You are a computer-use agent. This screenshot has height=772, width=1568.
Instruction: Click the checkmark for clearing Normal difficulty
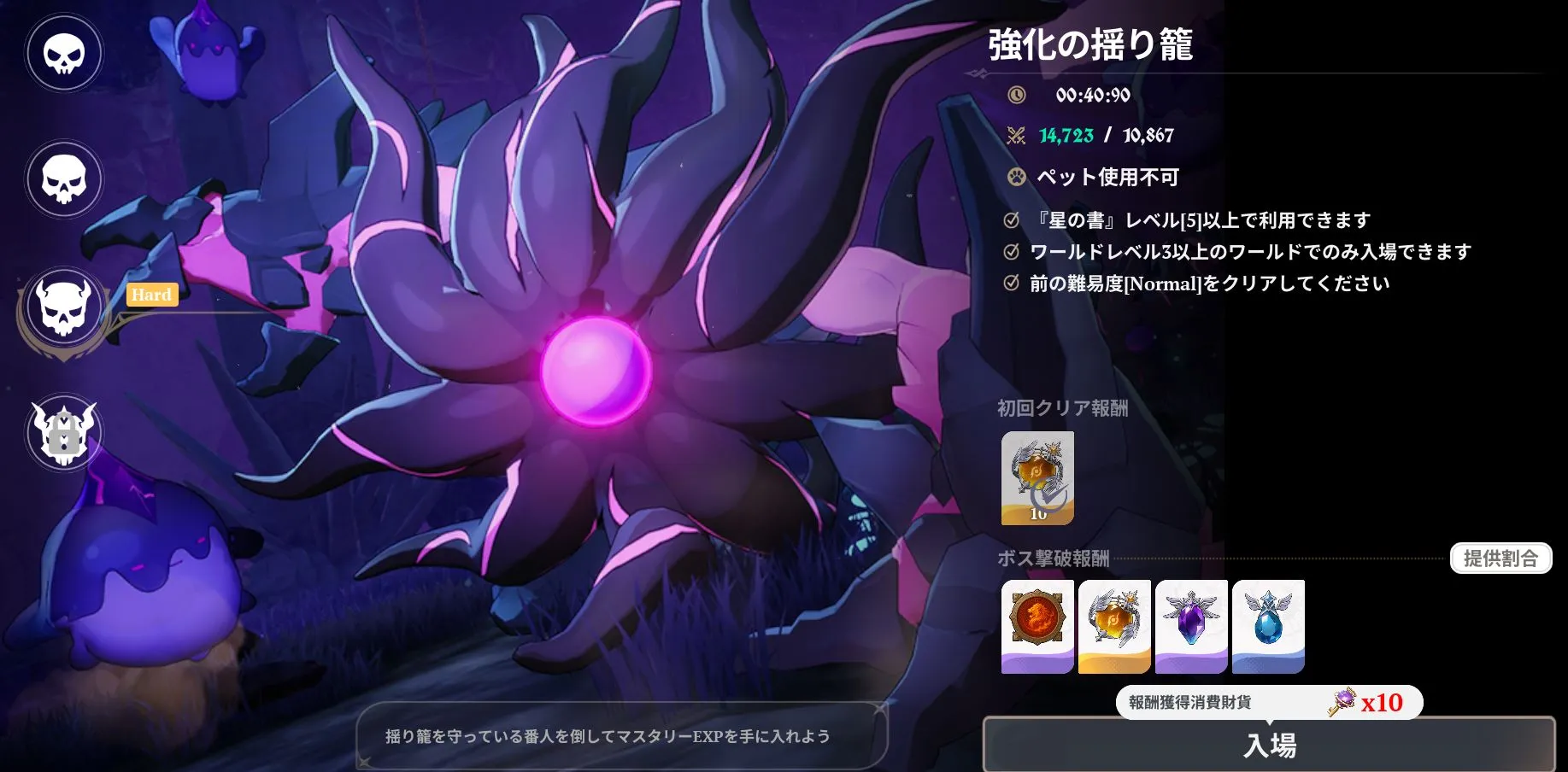click(1011, 284)
